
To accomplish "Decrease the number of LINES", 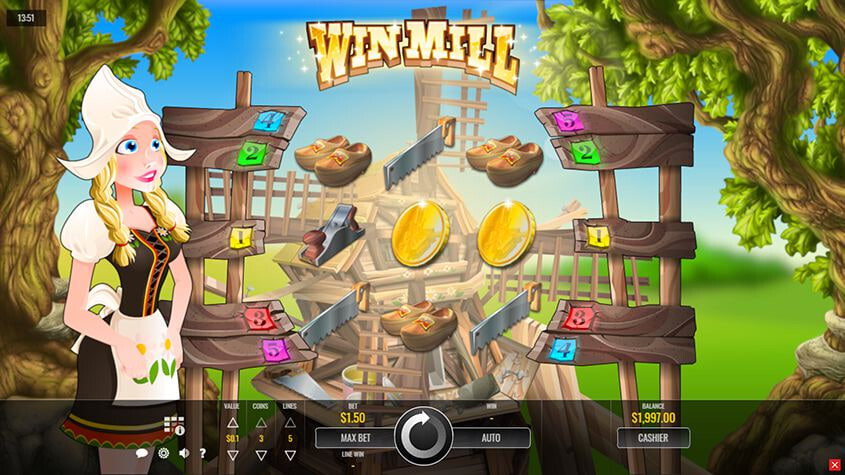I will point(290,455).
